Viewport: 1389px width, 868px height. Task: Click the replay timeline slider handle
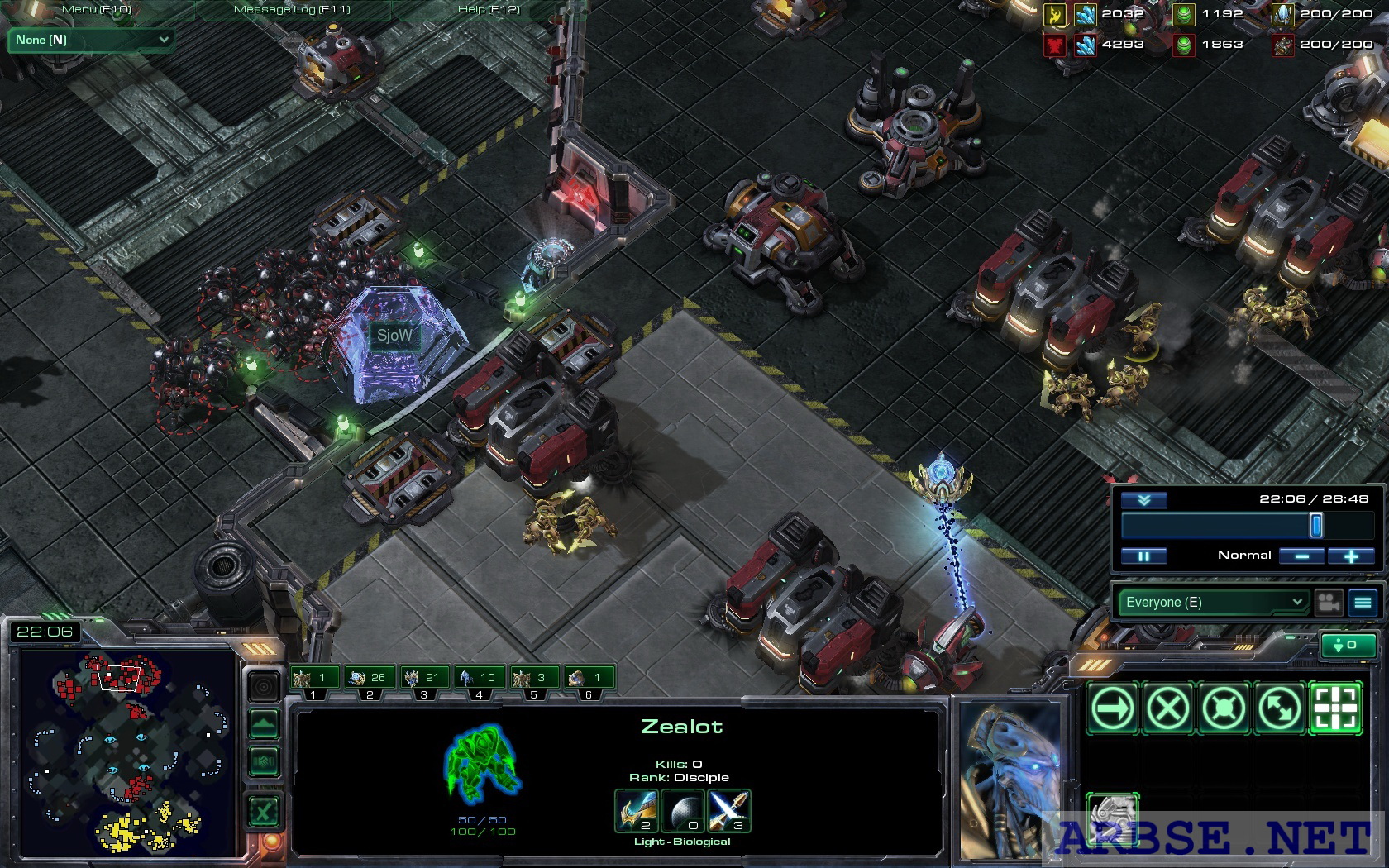point(1315,525)
